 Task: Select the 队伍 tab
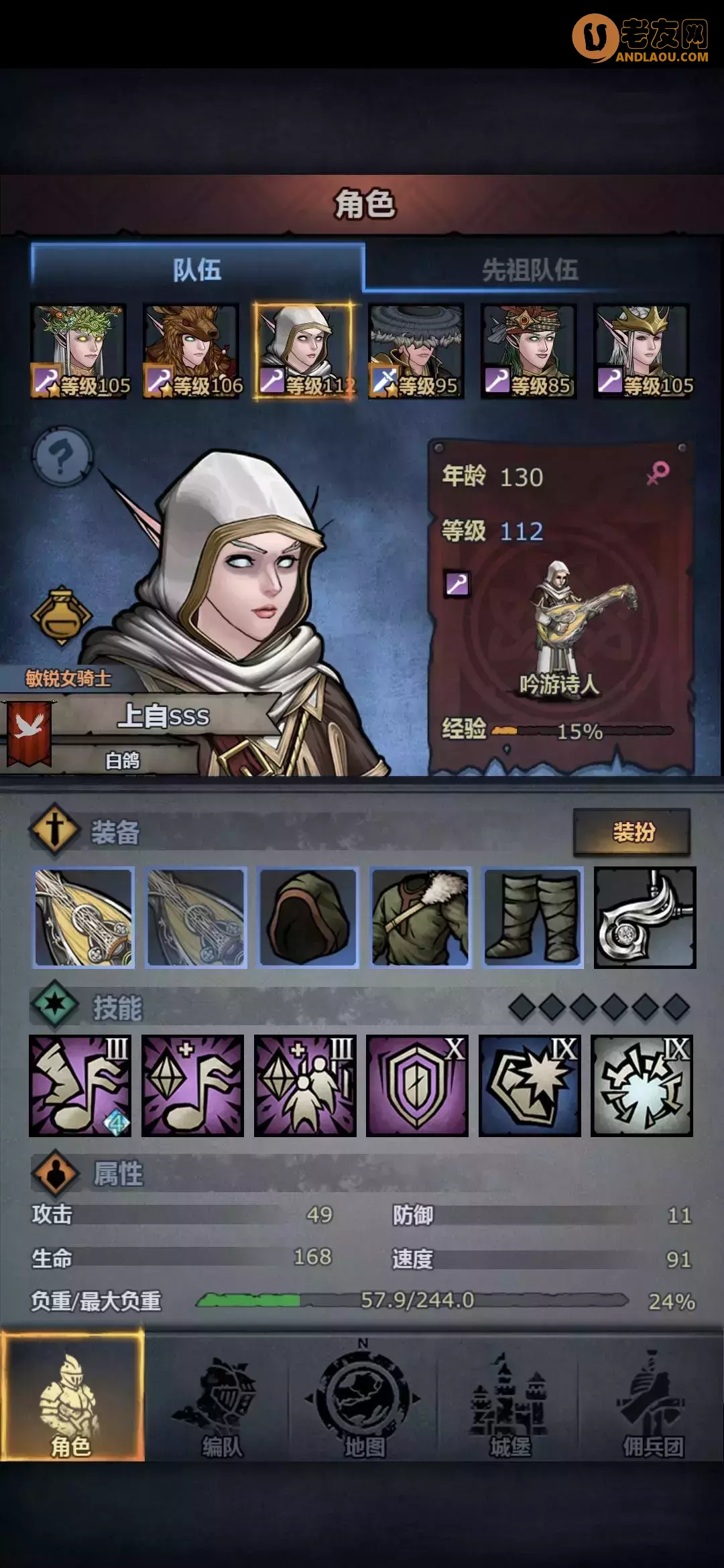click(197, 270)
